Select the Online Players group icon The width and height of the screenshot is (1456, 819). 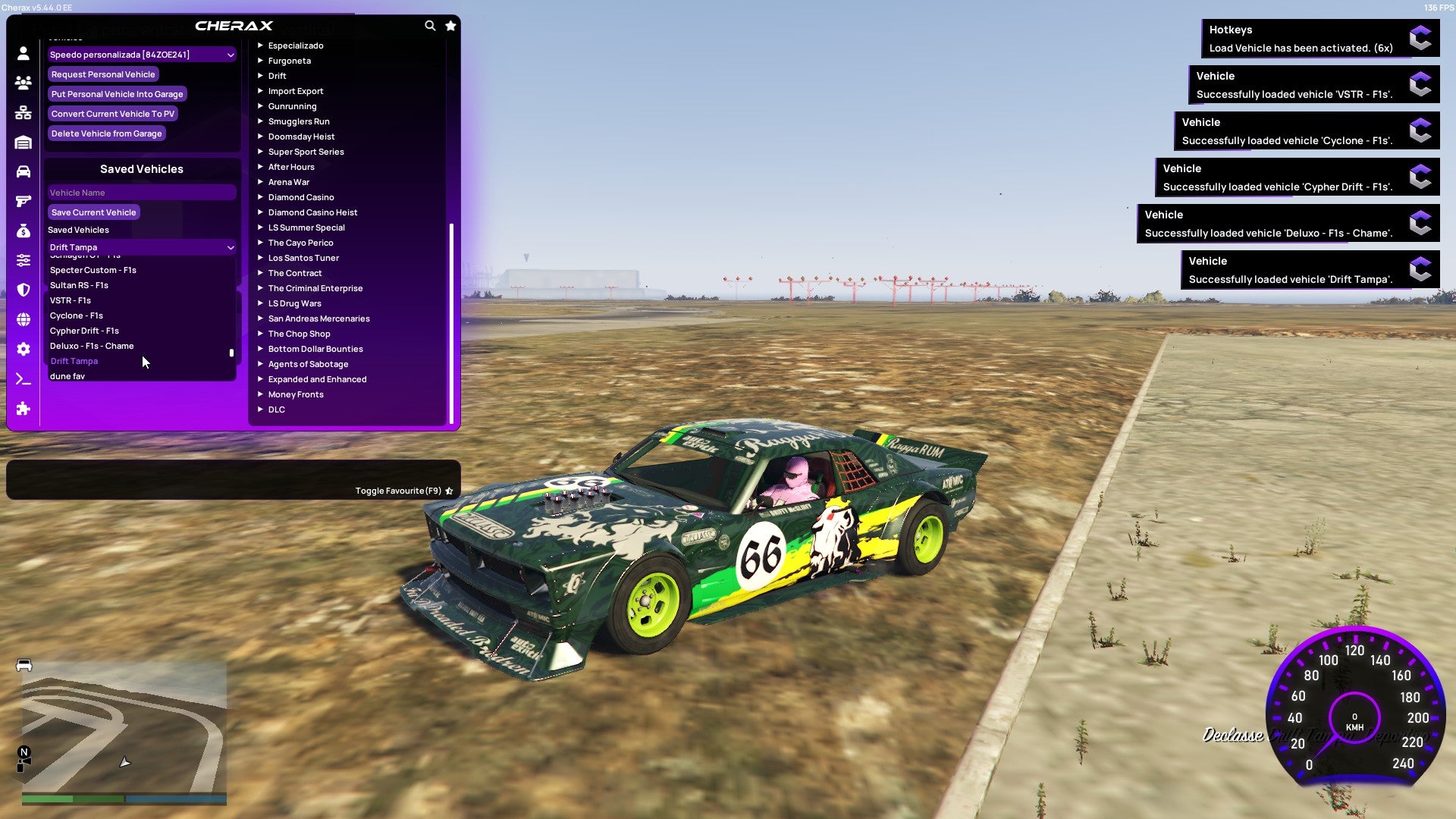click(x=23, y=82)
